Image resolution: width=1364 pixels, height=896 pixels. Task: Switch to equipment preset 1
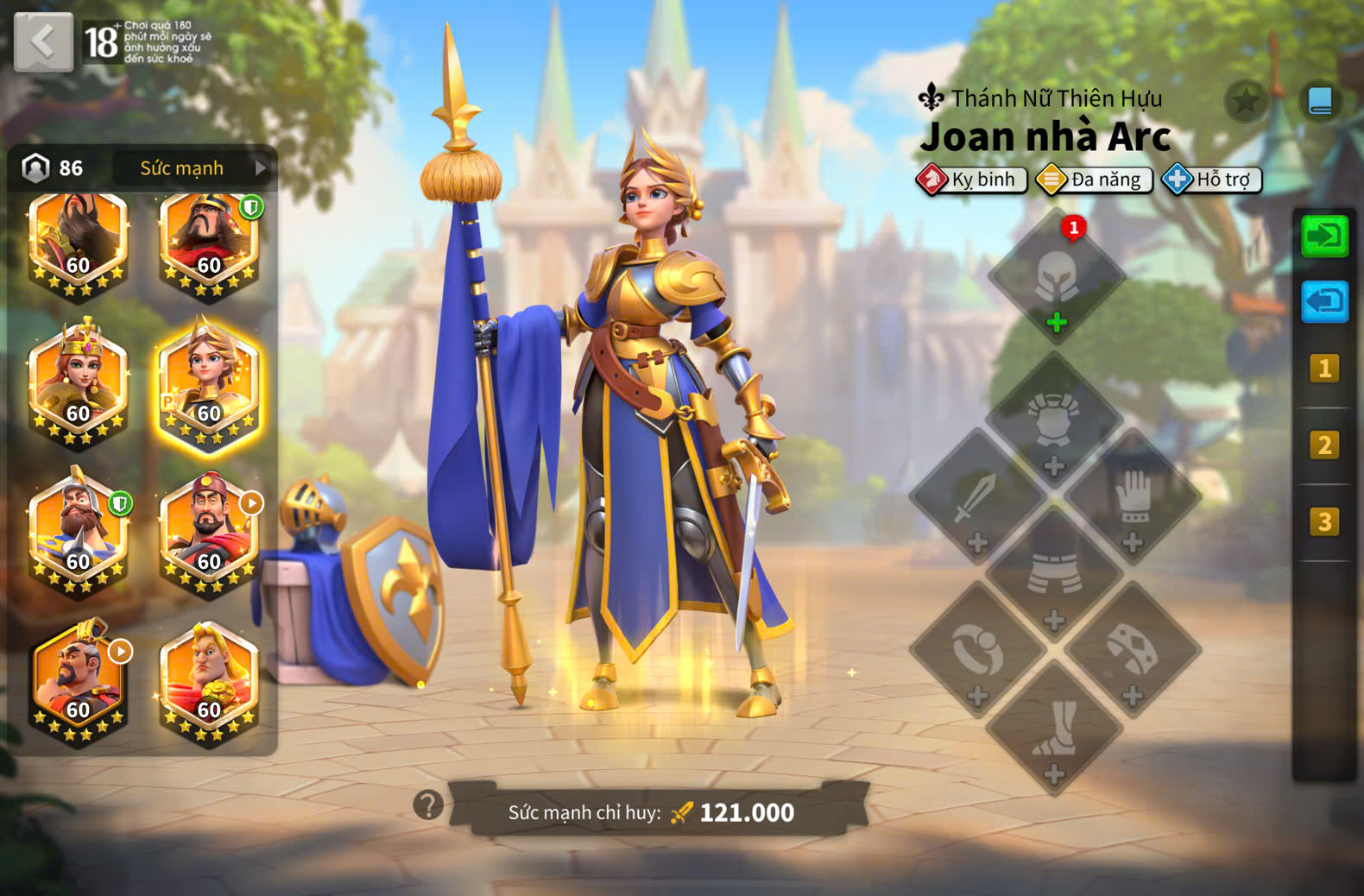tap(1324, 369)
